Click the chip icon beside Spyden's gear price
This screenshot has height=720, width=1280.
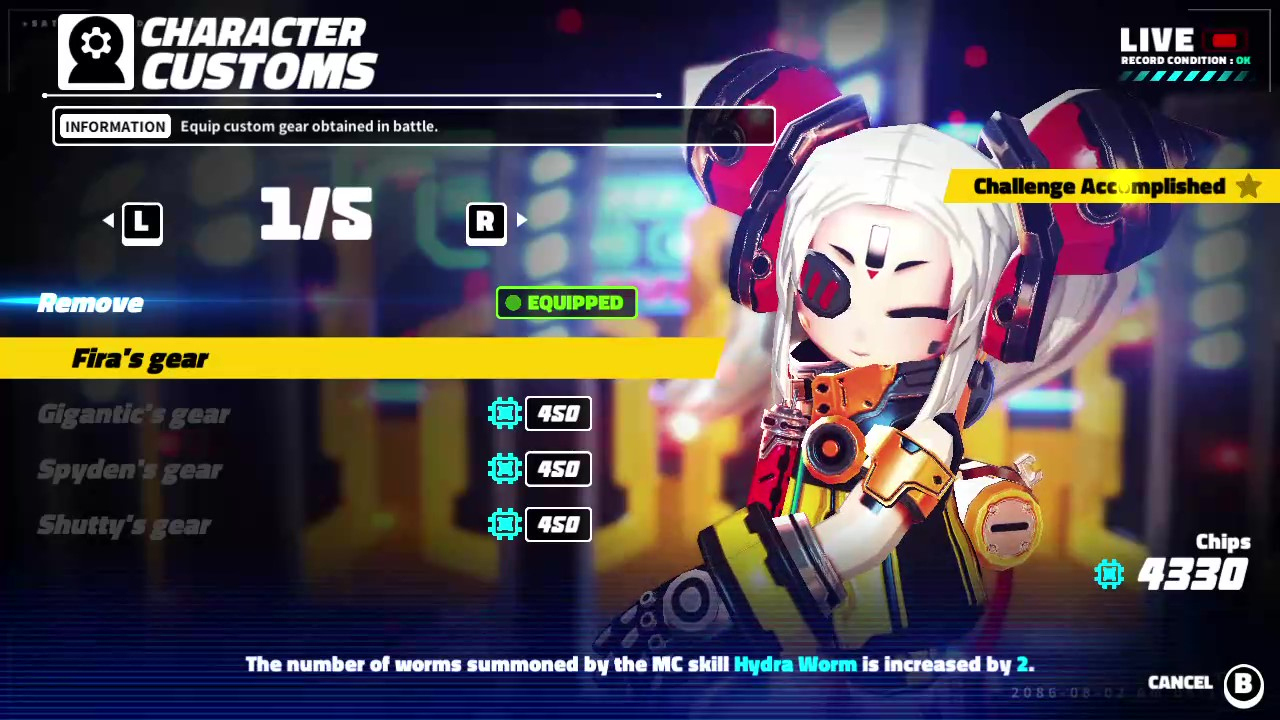(x=505, y=469)
